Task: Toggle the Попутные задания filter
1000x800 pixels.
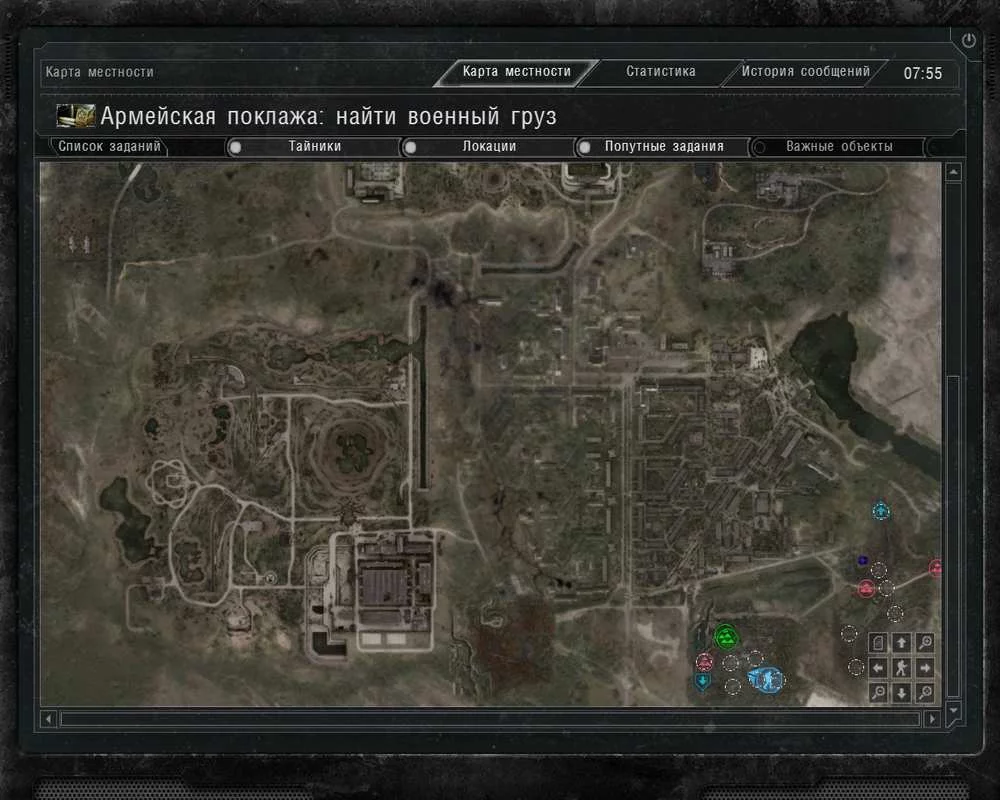Action: (584, 147)
